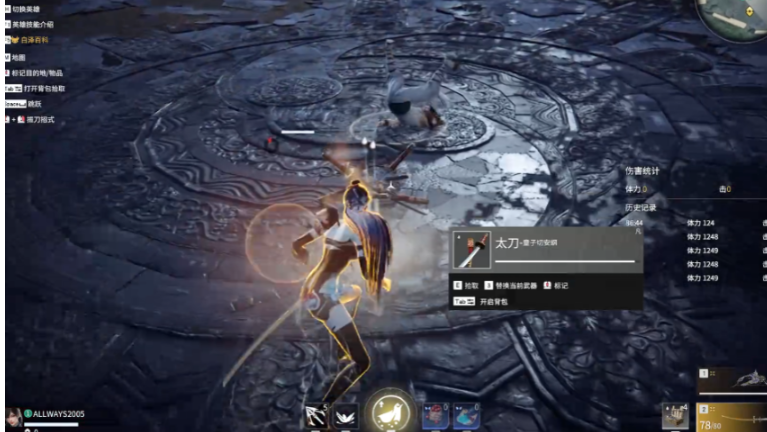
Task: Activate the glowing golden ultimate skill icon
Action: (391, 410)
